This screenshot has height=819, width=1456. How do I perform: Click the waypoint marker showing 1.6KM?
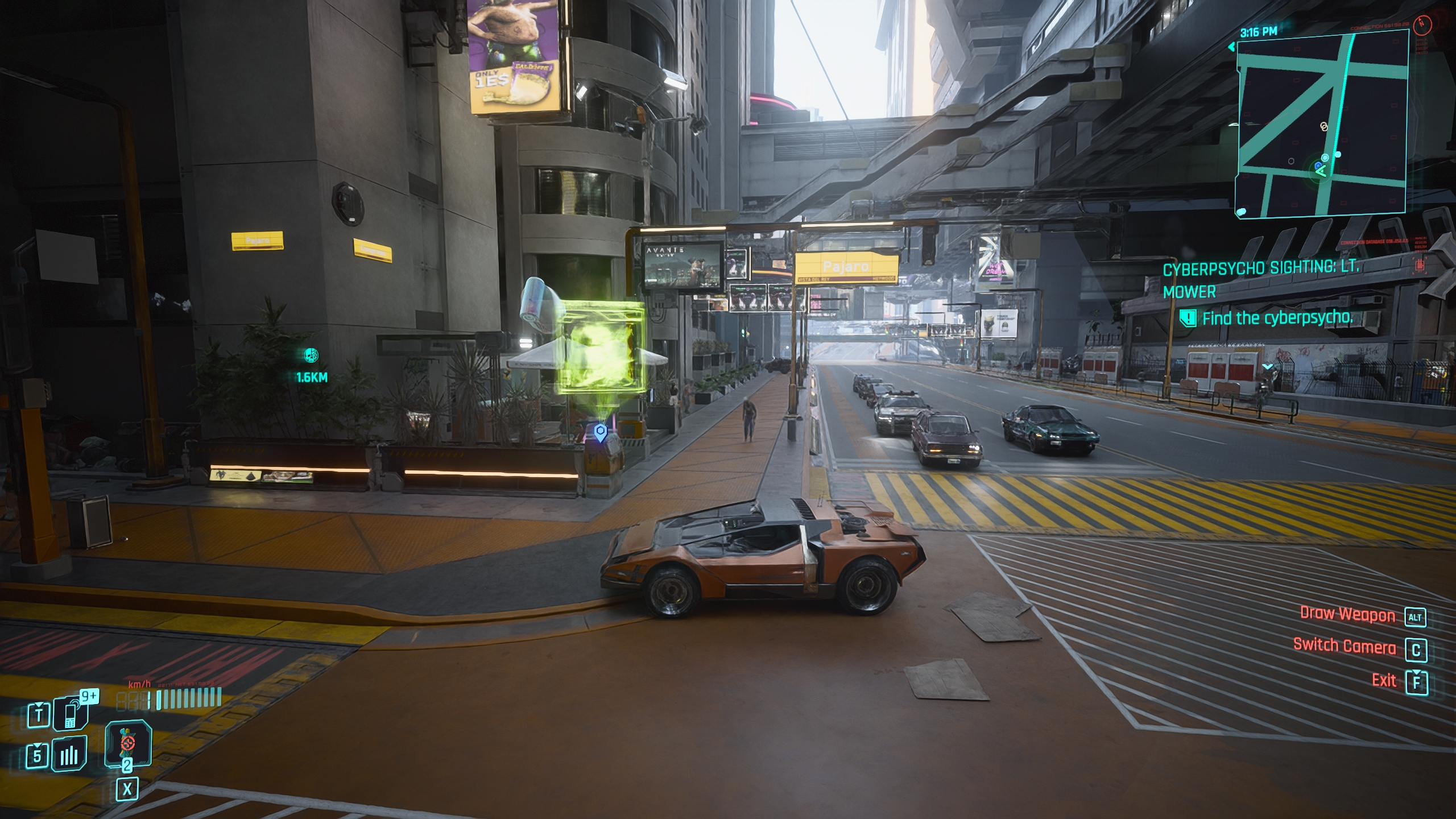[311, 356]
